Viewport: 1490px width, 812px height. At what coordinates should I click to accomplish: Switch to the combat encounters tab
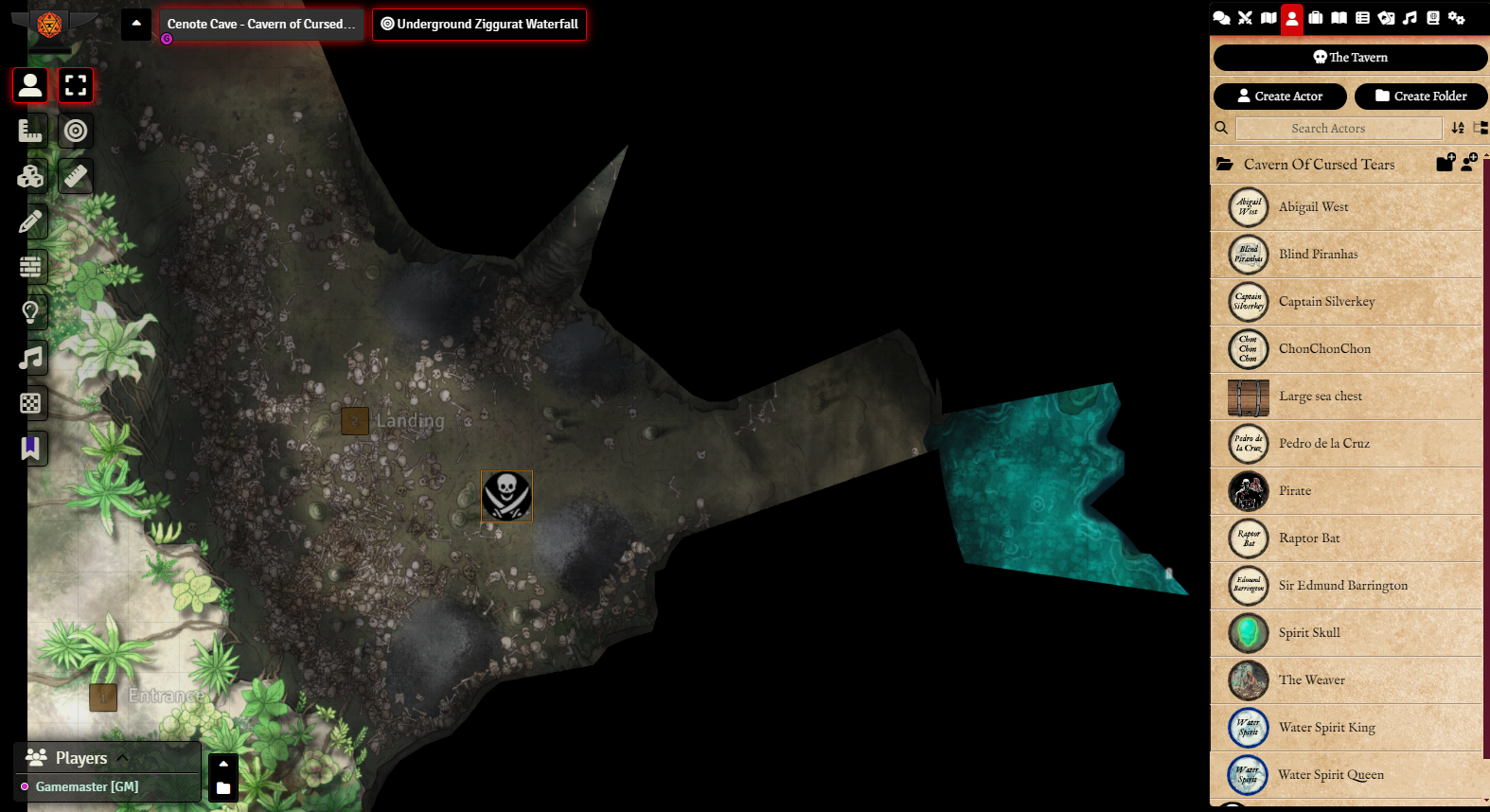1245,18
